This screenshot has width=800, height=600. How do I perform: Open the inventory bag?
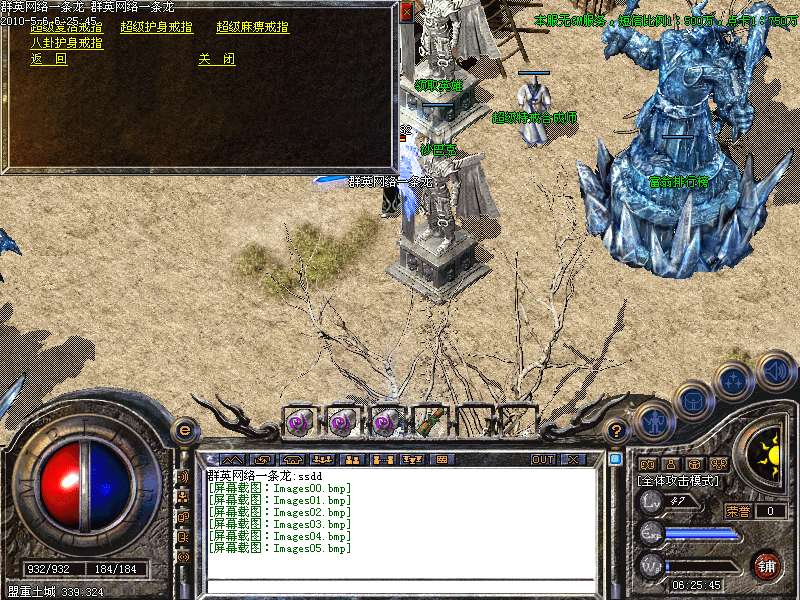pos(694,399)
